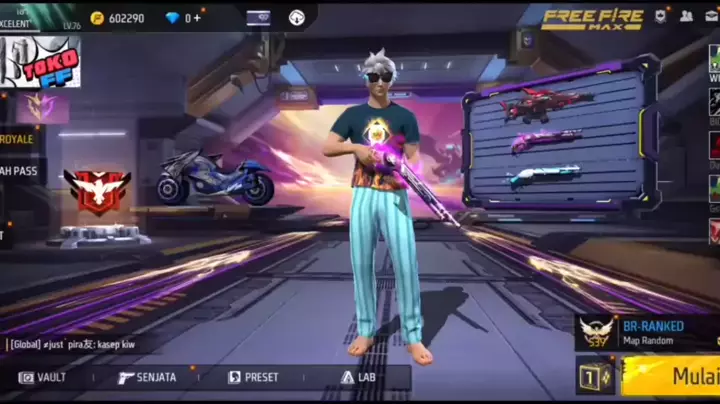The image size is (720, 404).
Task: Add diamonds with the plus button
Action: coord(196,18)
